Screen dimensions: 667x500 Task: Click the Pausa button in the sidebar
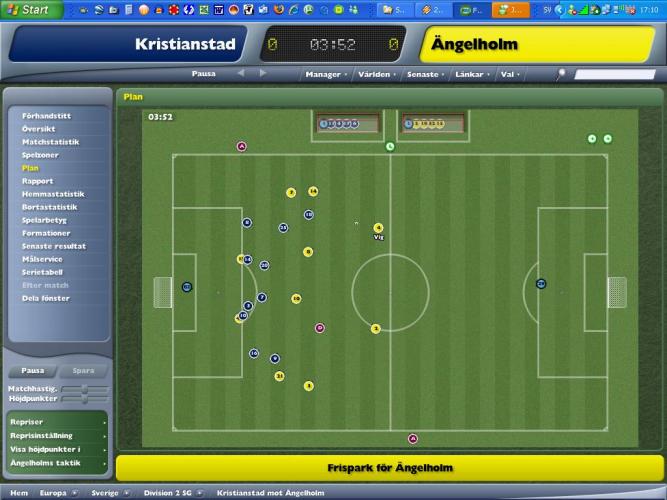pyautogui.click(x=33, y=370)
